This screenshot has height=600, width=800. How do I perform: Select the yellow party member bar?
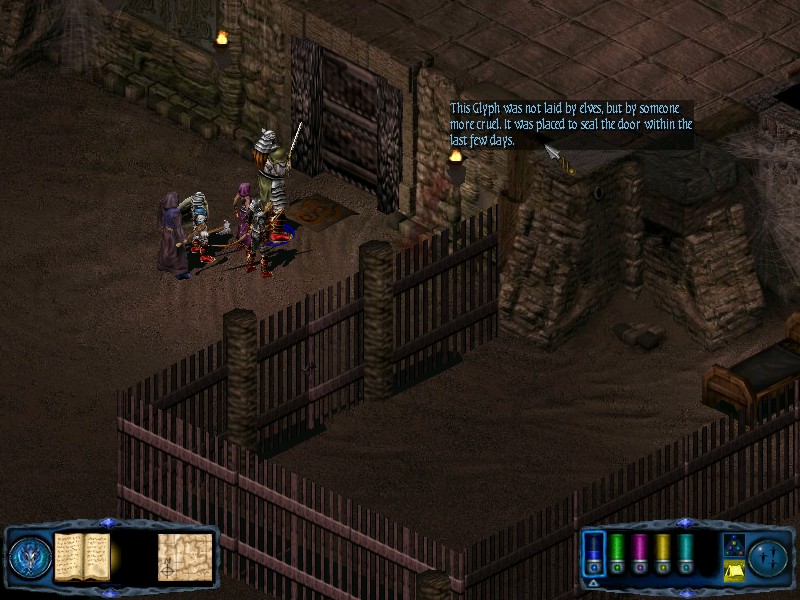[x=663, y=553]
